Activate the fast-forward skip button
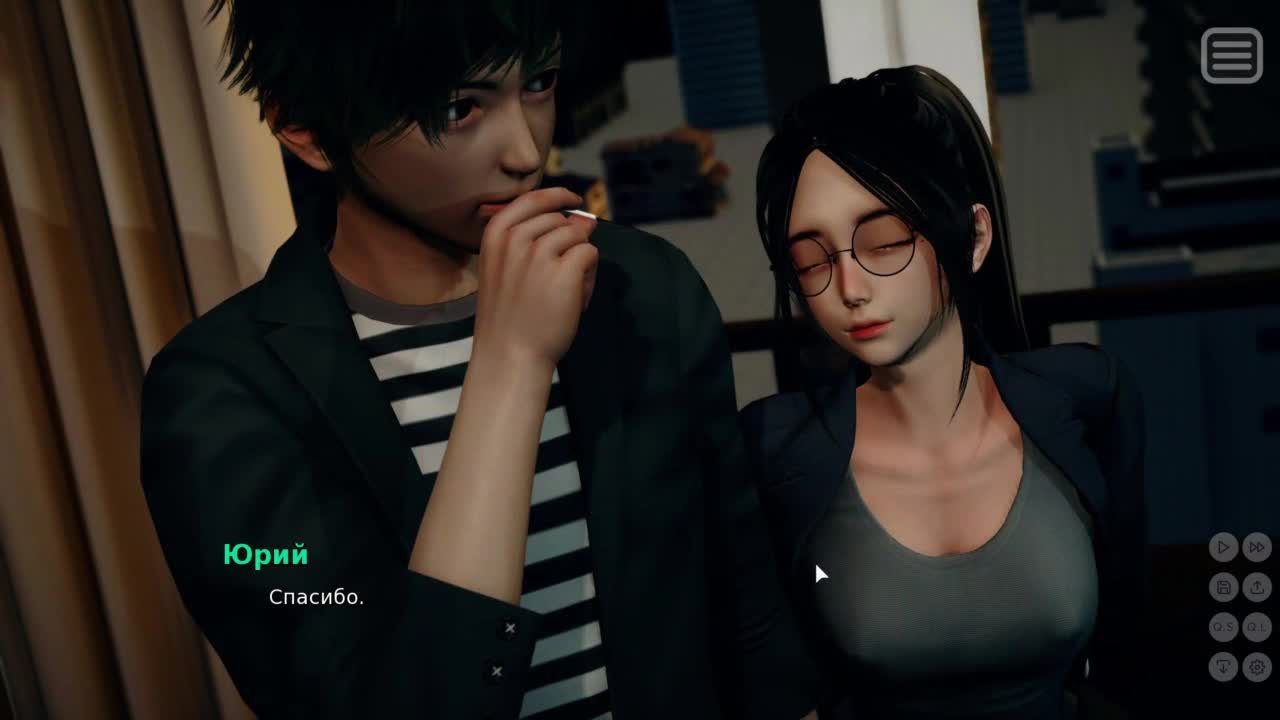This screenshot has width=1280, height=720. click(x=1257, y=547)
